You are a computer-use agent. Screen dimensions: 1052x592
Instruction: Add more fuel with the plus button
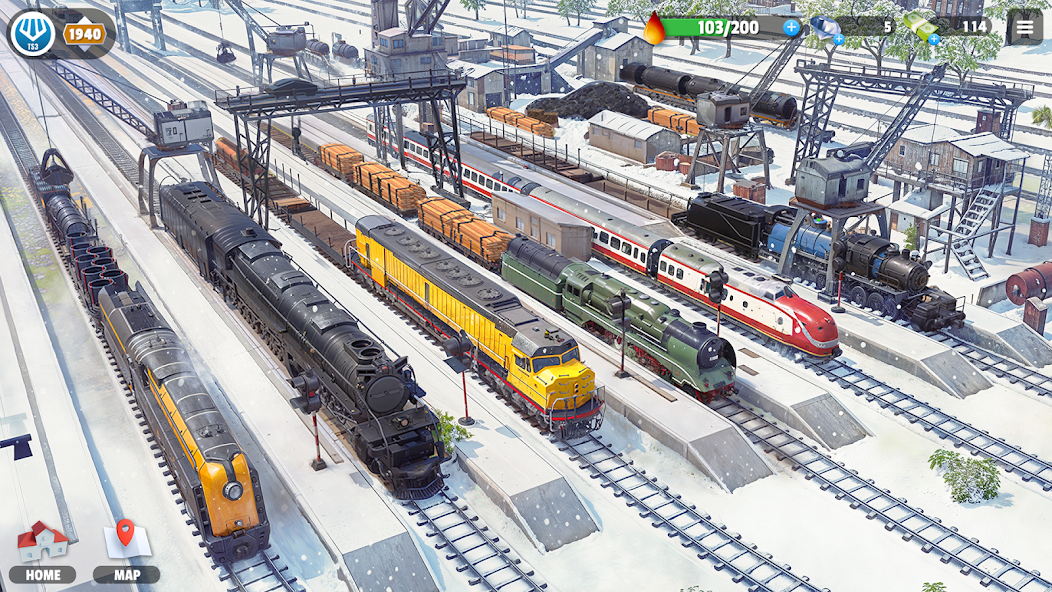coord(791,27)
